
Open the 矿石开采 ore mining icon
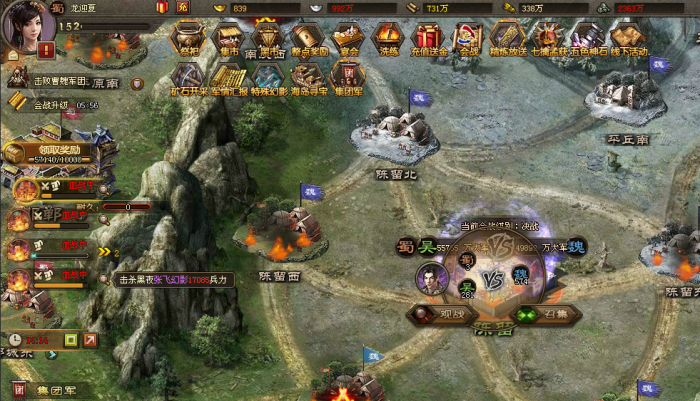click(x=188, y=77)
